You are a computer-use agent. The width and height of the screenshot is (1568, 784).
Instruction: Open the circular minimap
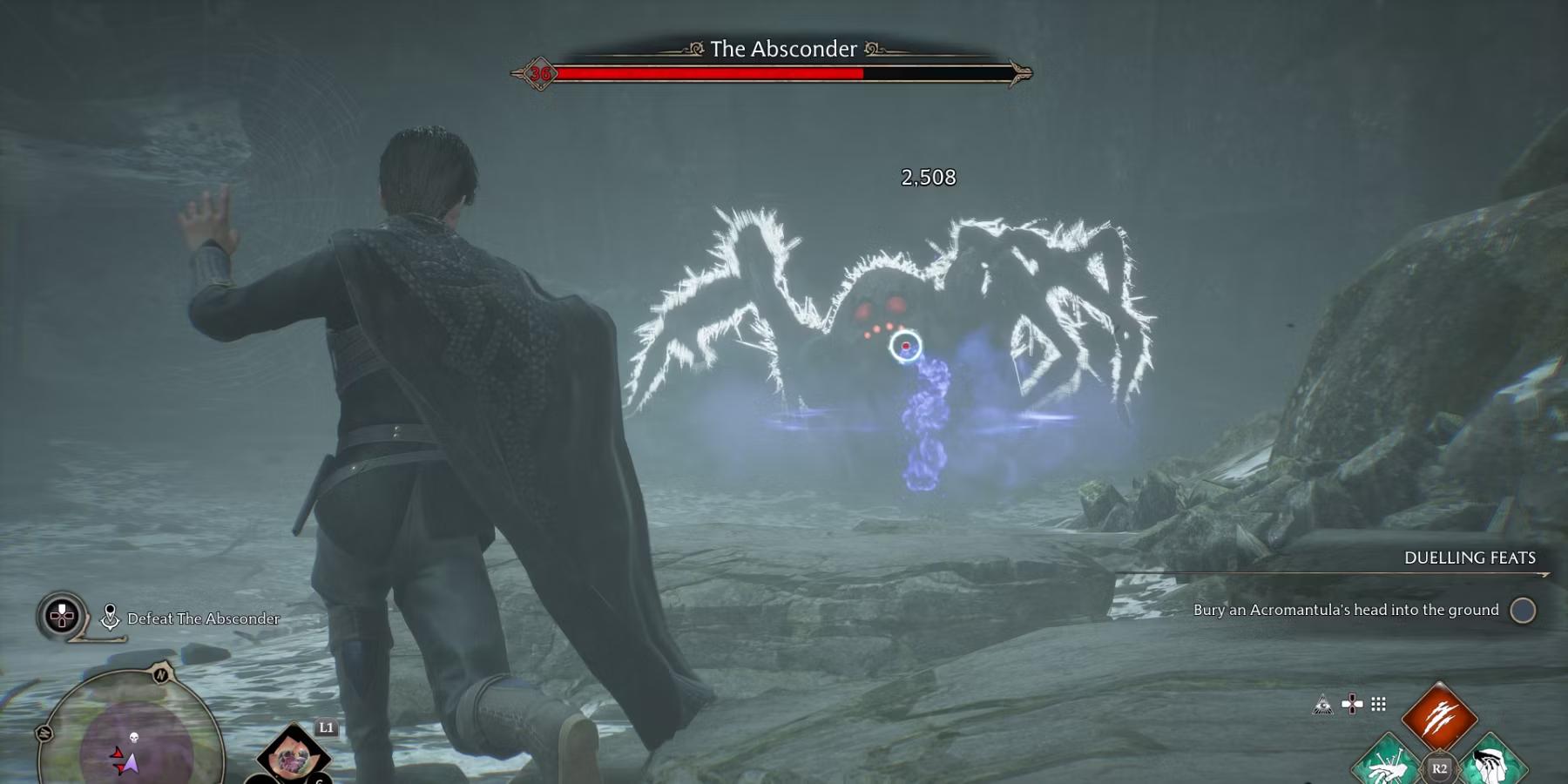[x=131, y=732]
